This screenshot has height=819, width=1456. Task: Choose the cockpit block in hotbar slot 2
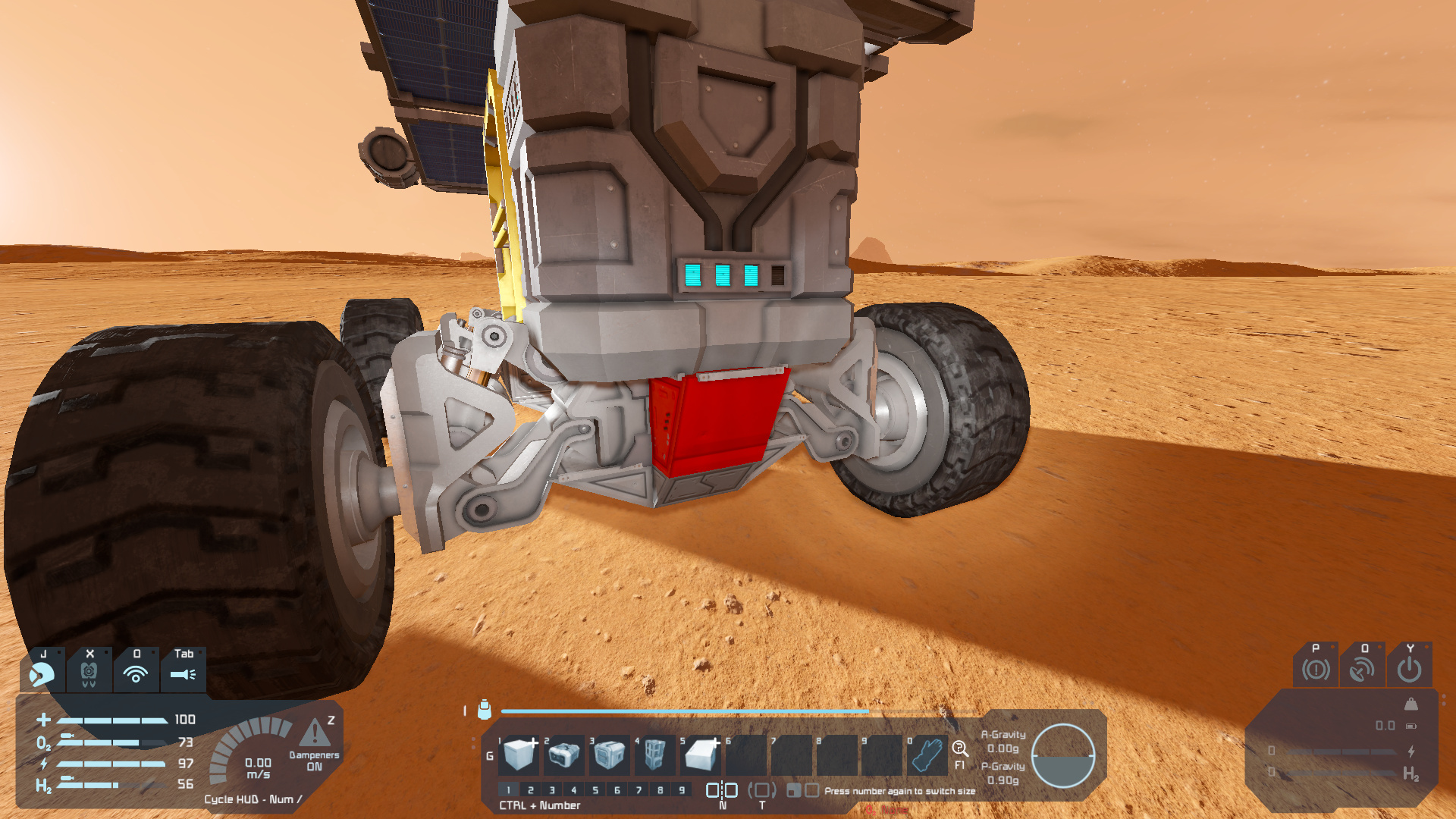(563, 754)
